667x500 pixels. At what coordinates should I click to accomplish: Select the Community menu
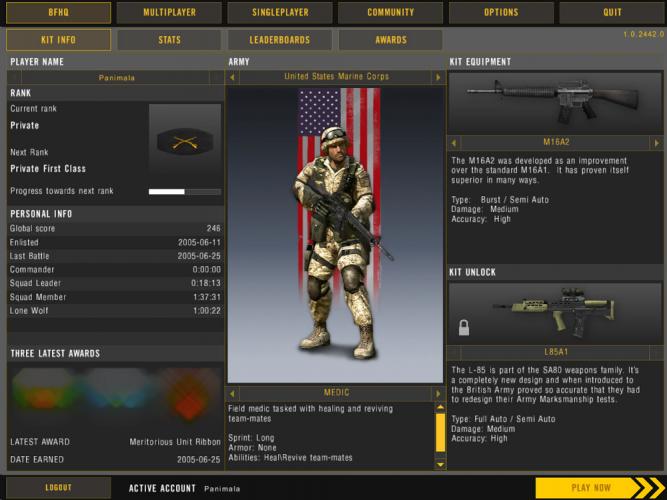[x=390, y=13]
